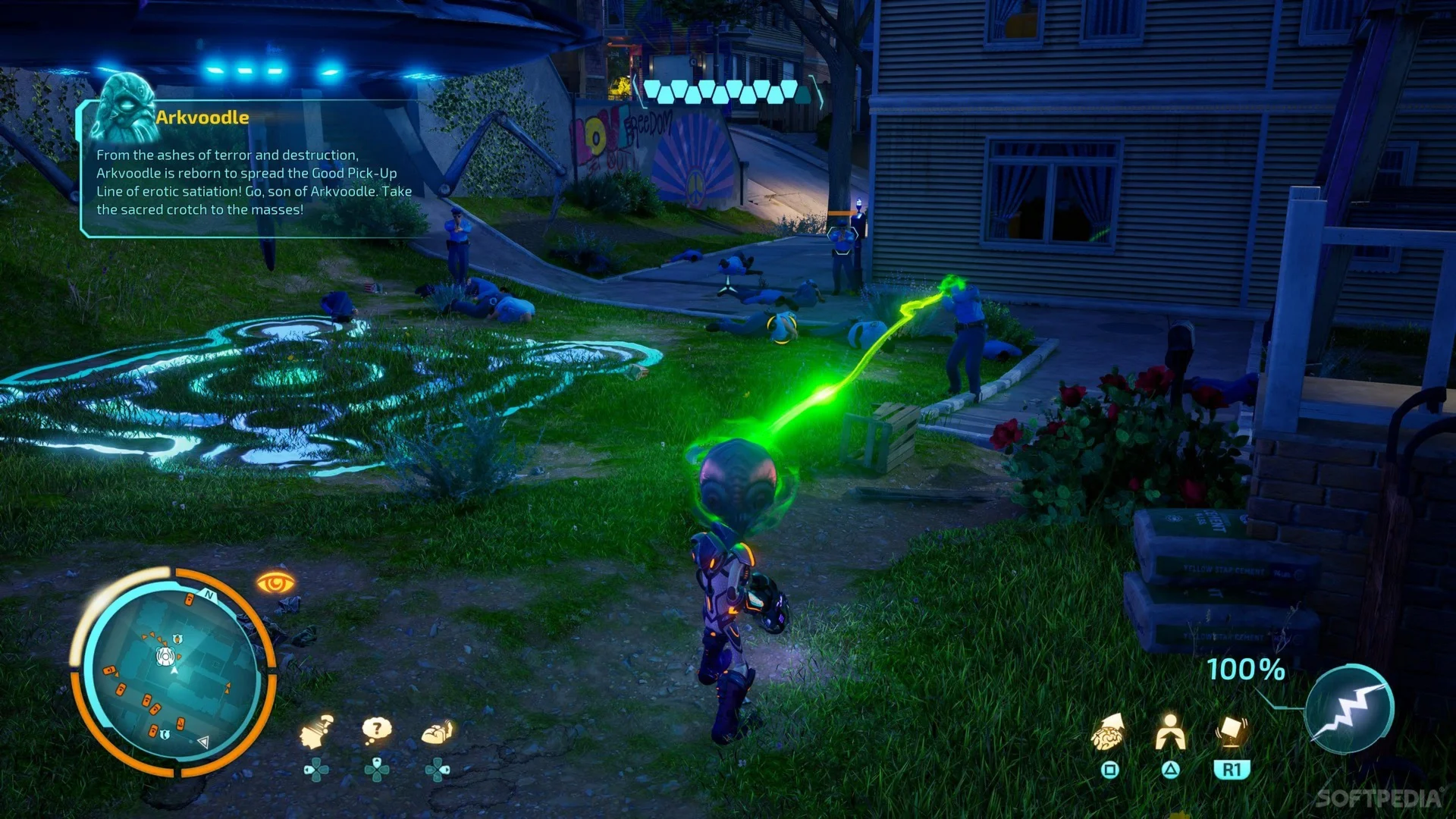Viewport: 1456px width, 819px height.
Task: Click Arkvoodle's portrait in the dialogue box
Action: point(124,106)
